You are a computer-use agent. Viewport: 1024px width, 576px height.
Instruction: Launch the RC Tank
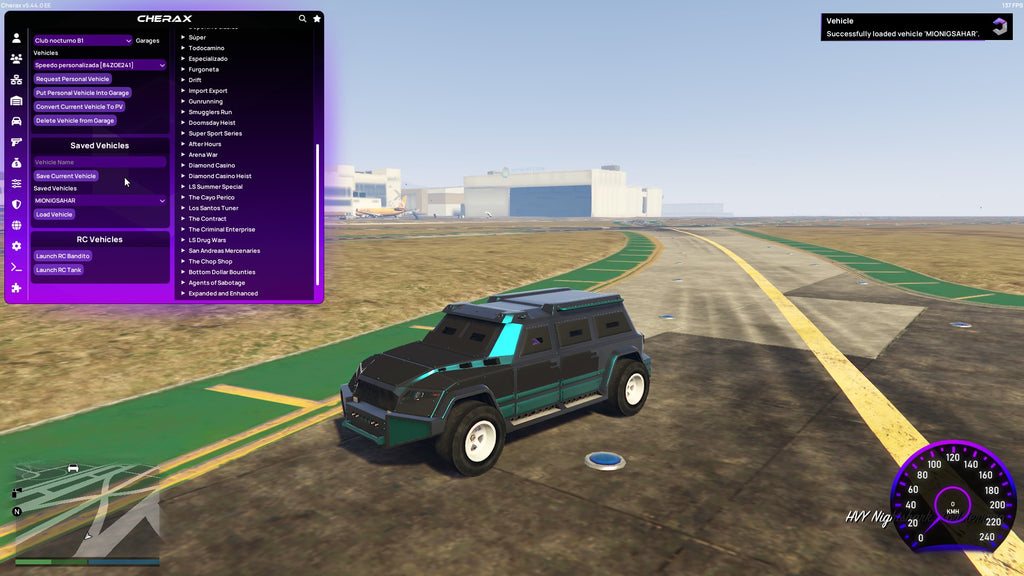tap(58, 270)
